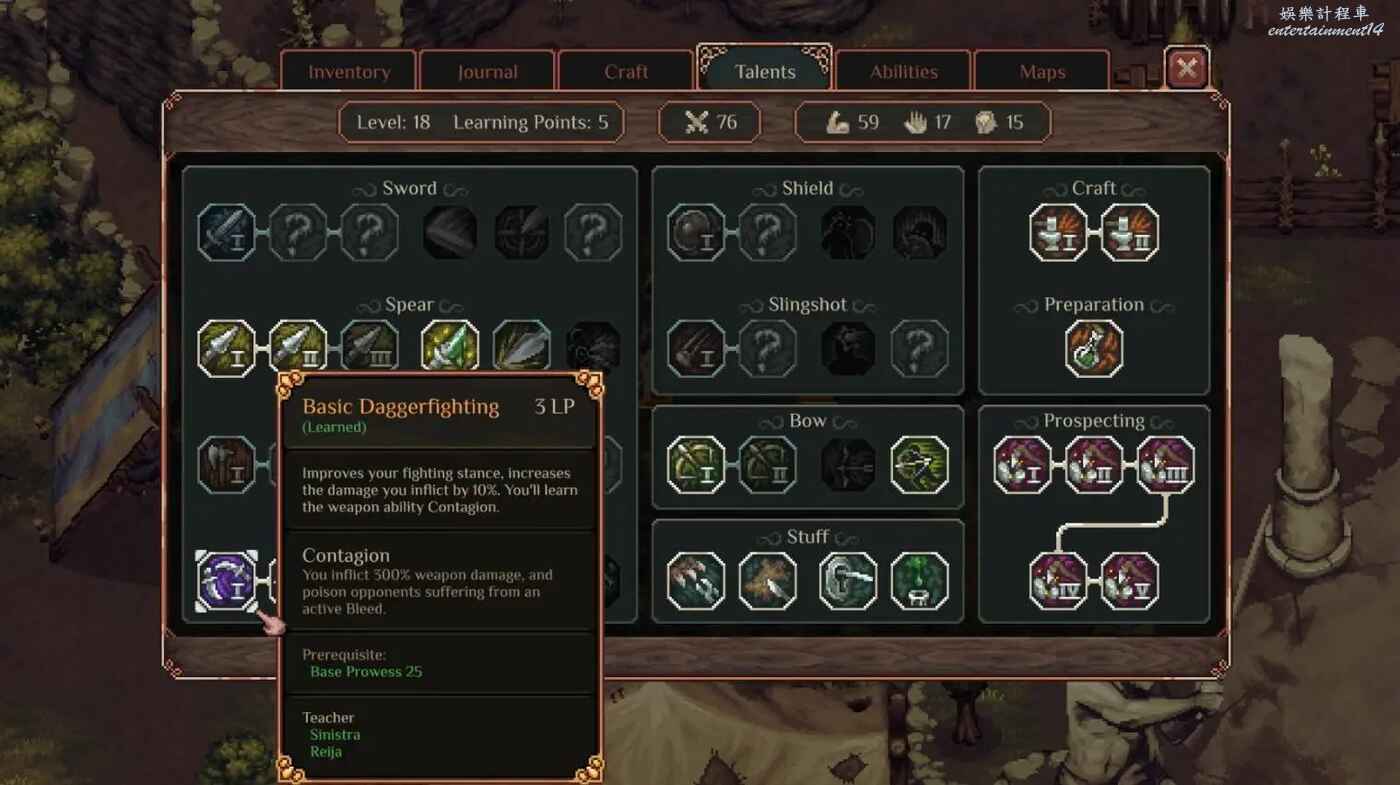Select the Craft tab
Viewport: 1400px width, 785px height.
(x=626, y=72)
